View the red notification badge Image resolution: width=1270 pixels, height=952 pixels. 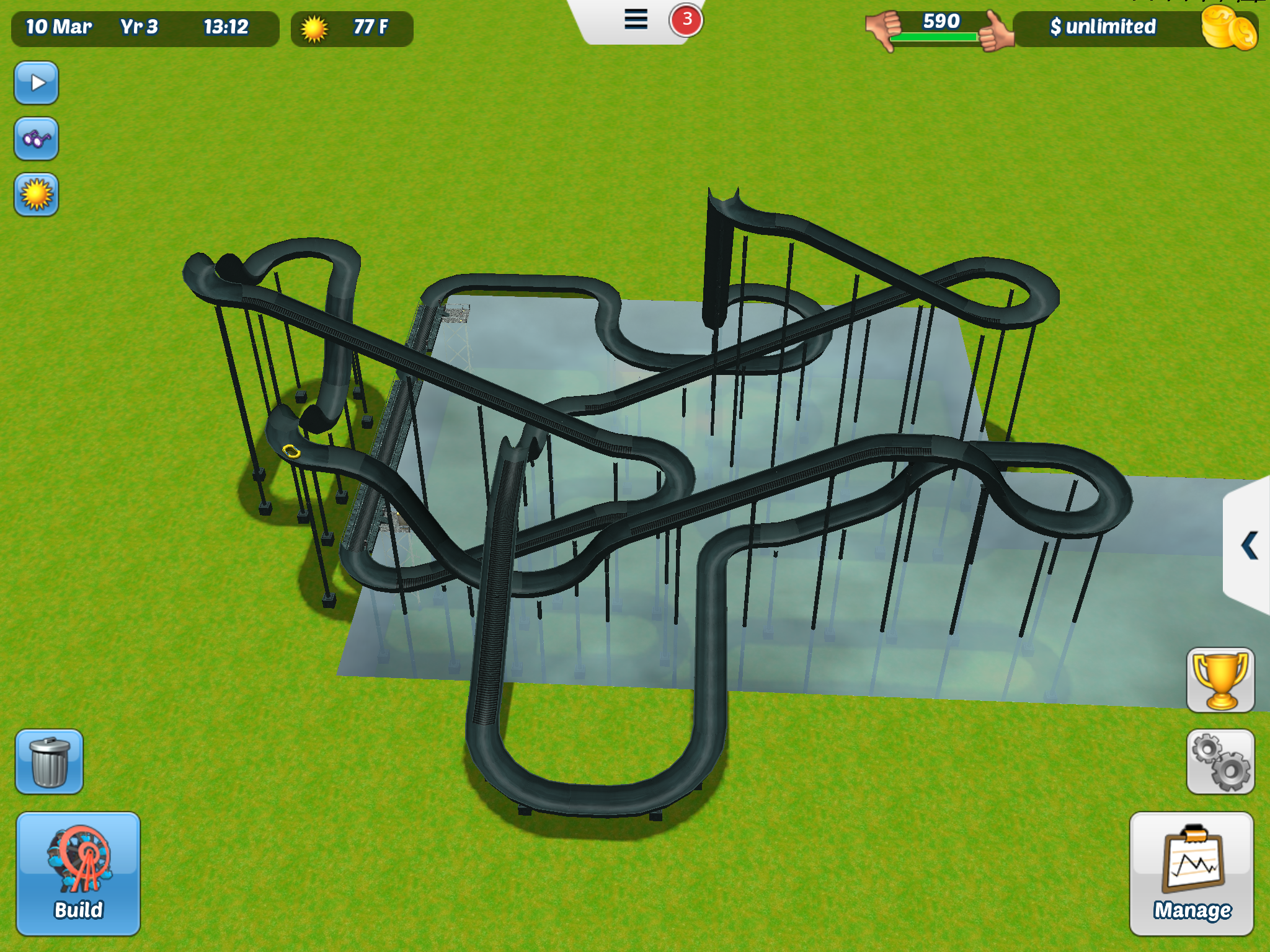click(x=686, y=20)
